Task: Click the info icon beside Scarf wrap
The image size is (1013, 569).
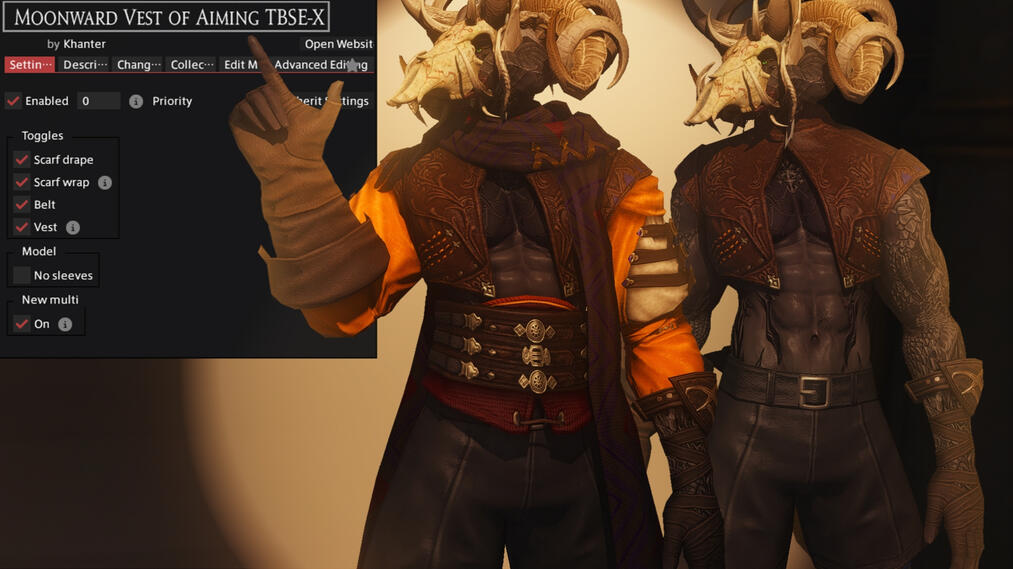Action: tap(105, 183)
